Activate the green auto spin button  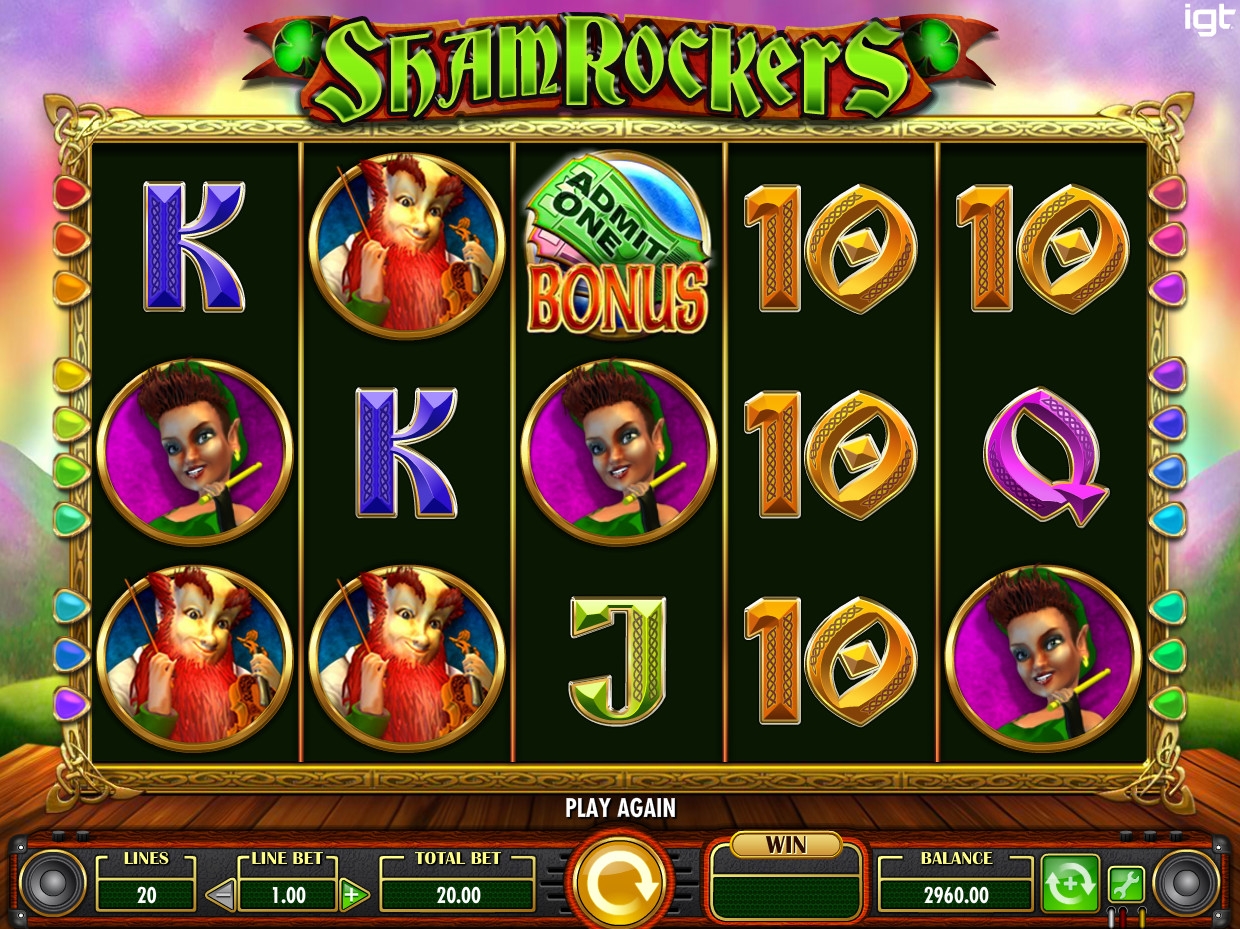[x=1069, y=884]
